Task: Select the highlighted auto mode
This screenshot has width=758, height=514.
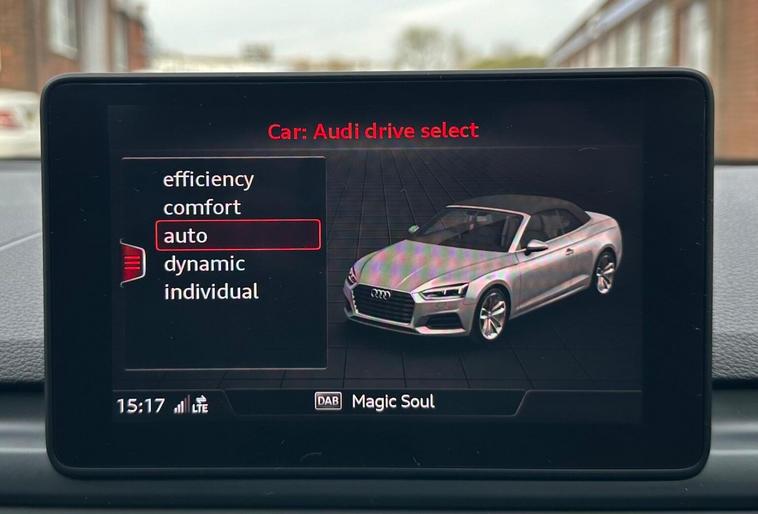Action: coord(238,236)
